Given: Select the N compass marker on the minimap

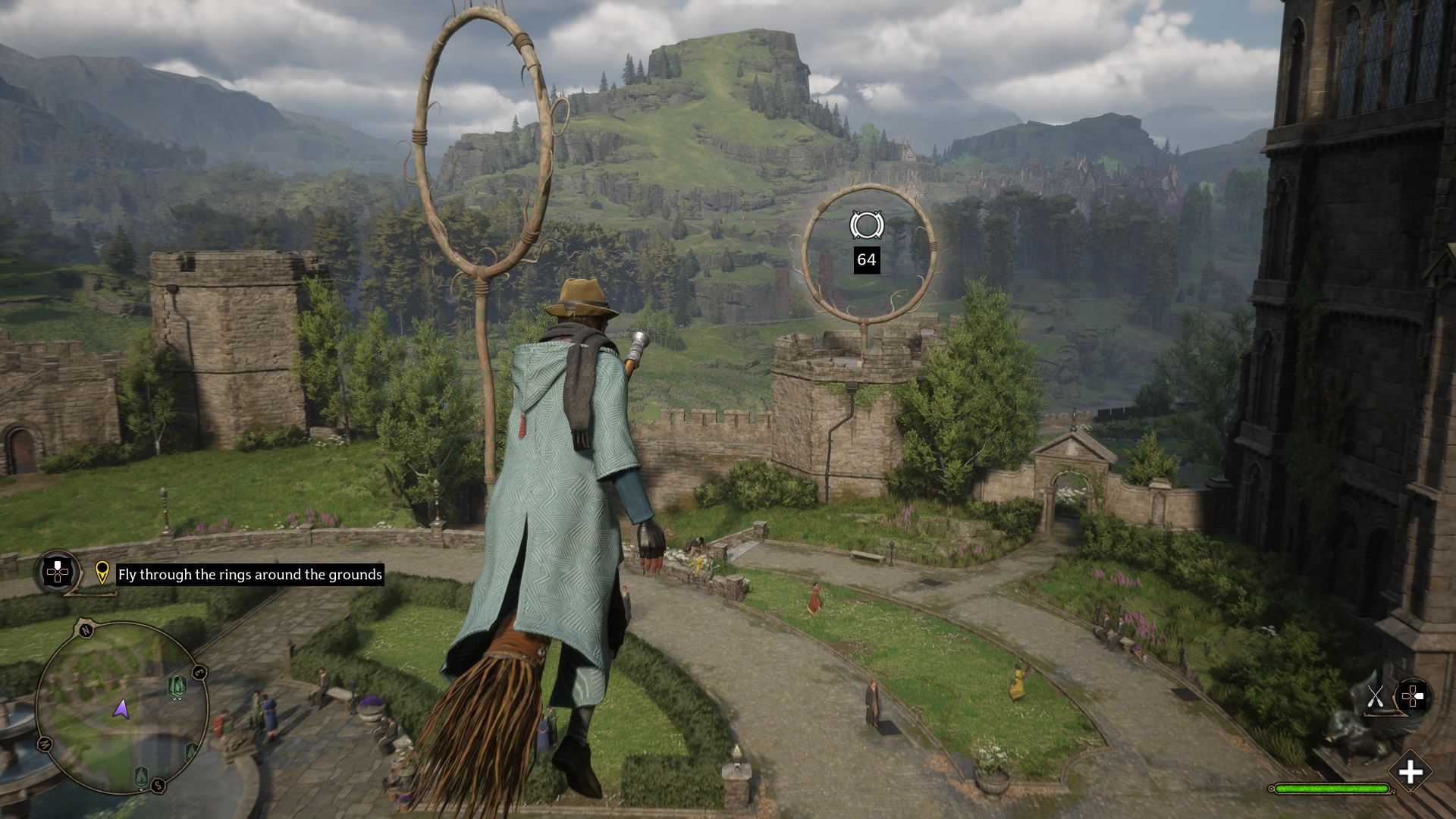Looking at the screenshot, I should [x=84, y=629].
